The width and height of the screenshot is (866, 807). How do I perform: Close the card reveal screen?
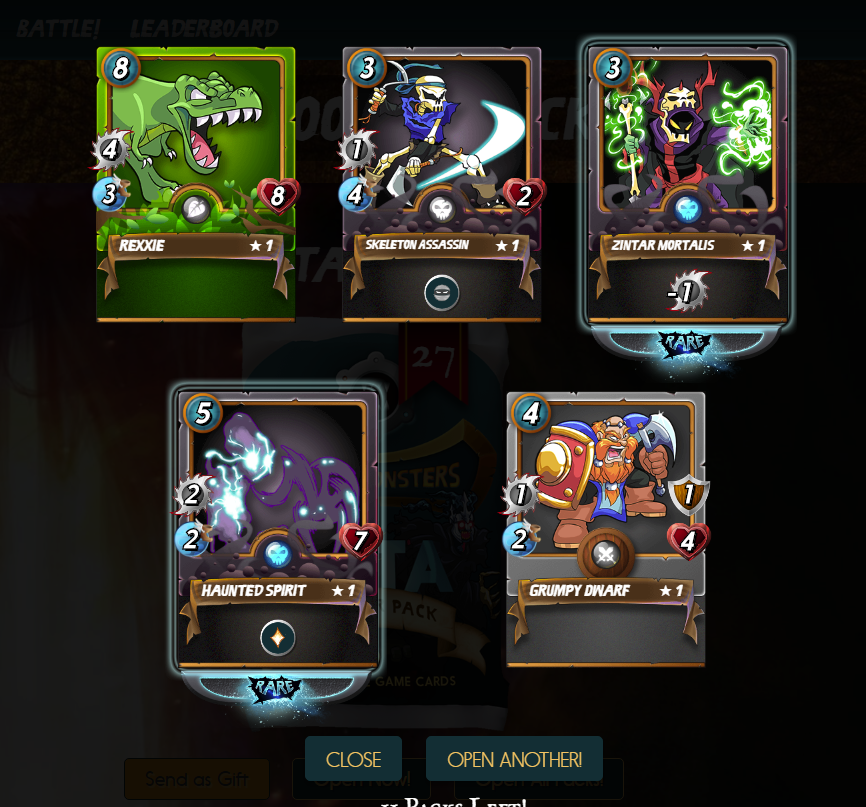pos(353,759)
